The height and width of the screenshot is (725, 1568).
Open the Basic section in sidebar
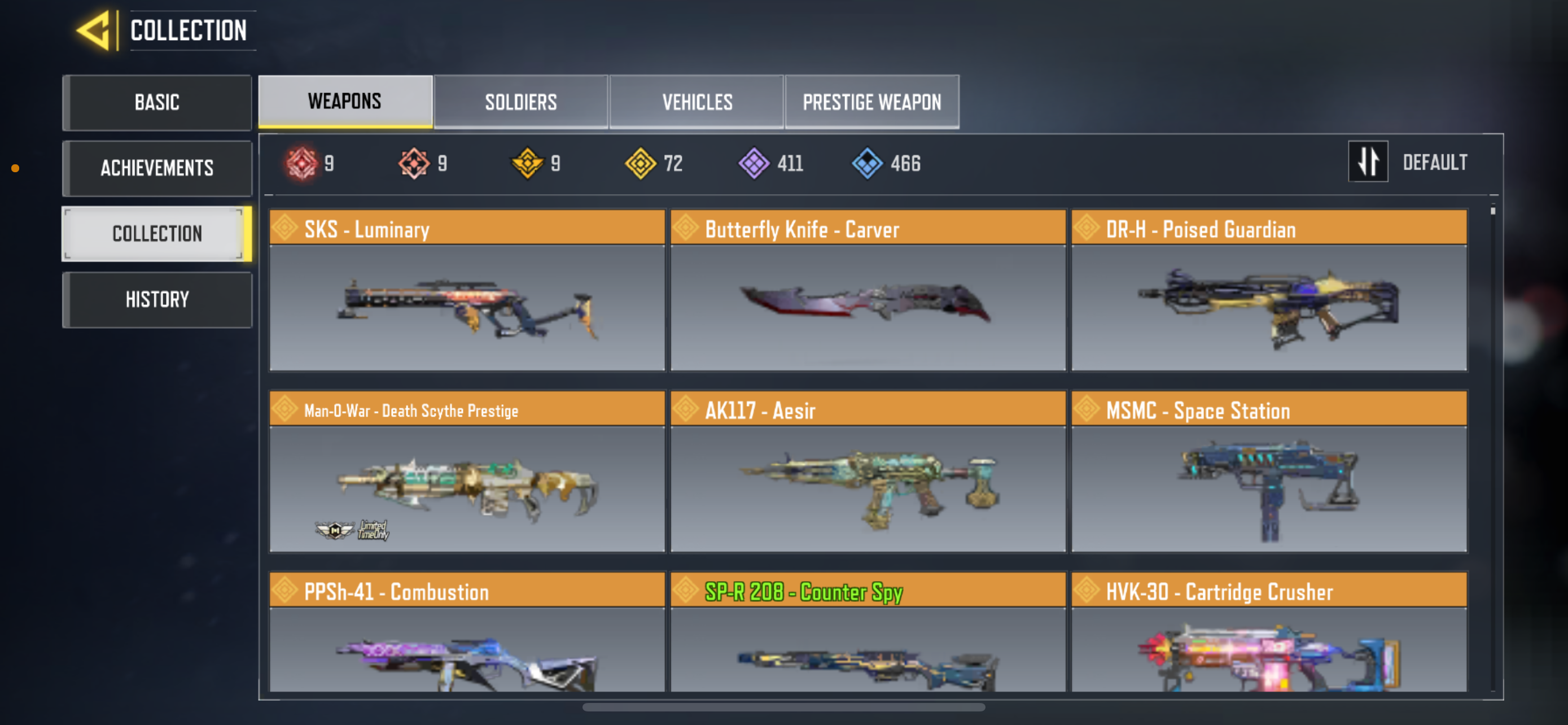156,102
